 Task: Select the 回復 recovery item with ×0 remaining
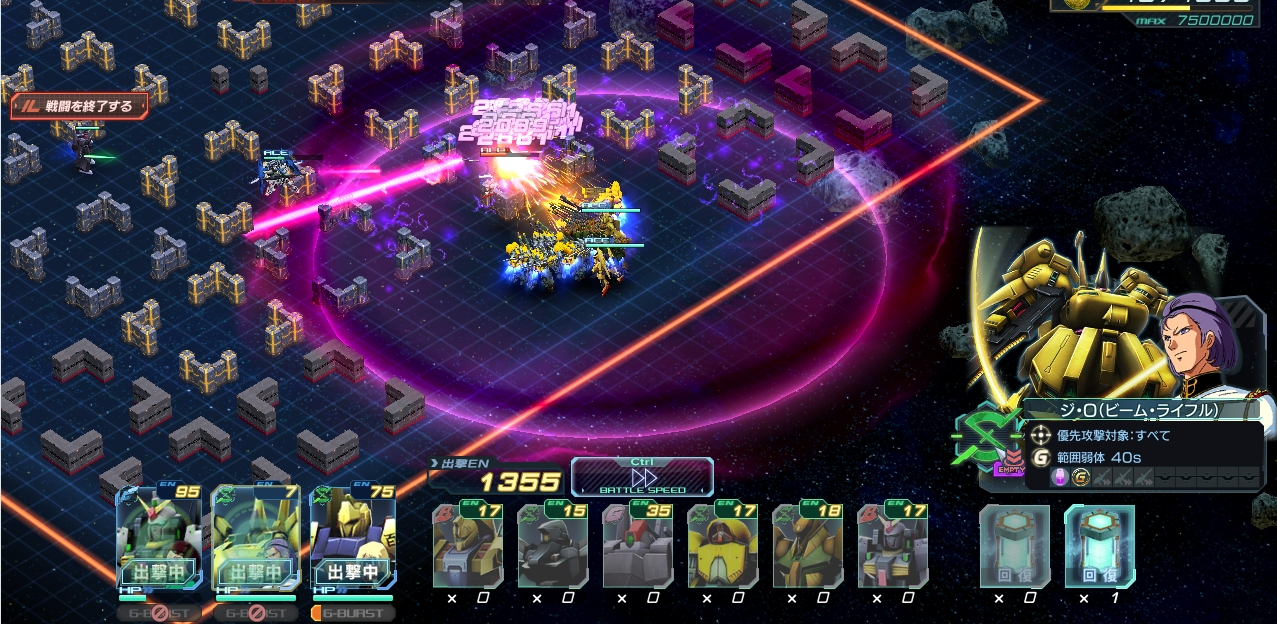click(1014, 546)
